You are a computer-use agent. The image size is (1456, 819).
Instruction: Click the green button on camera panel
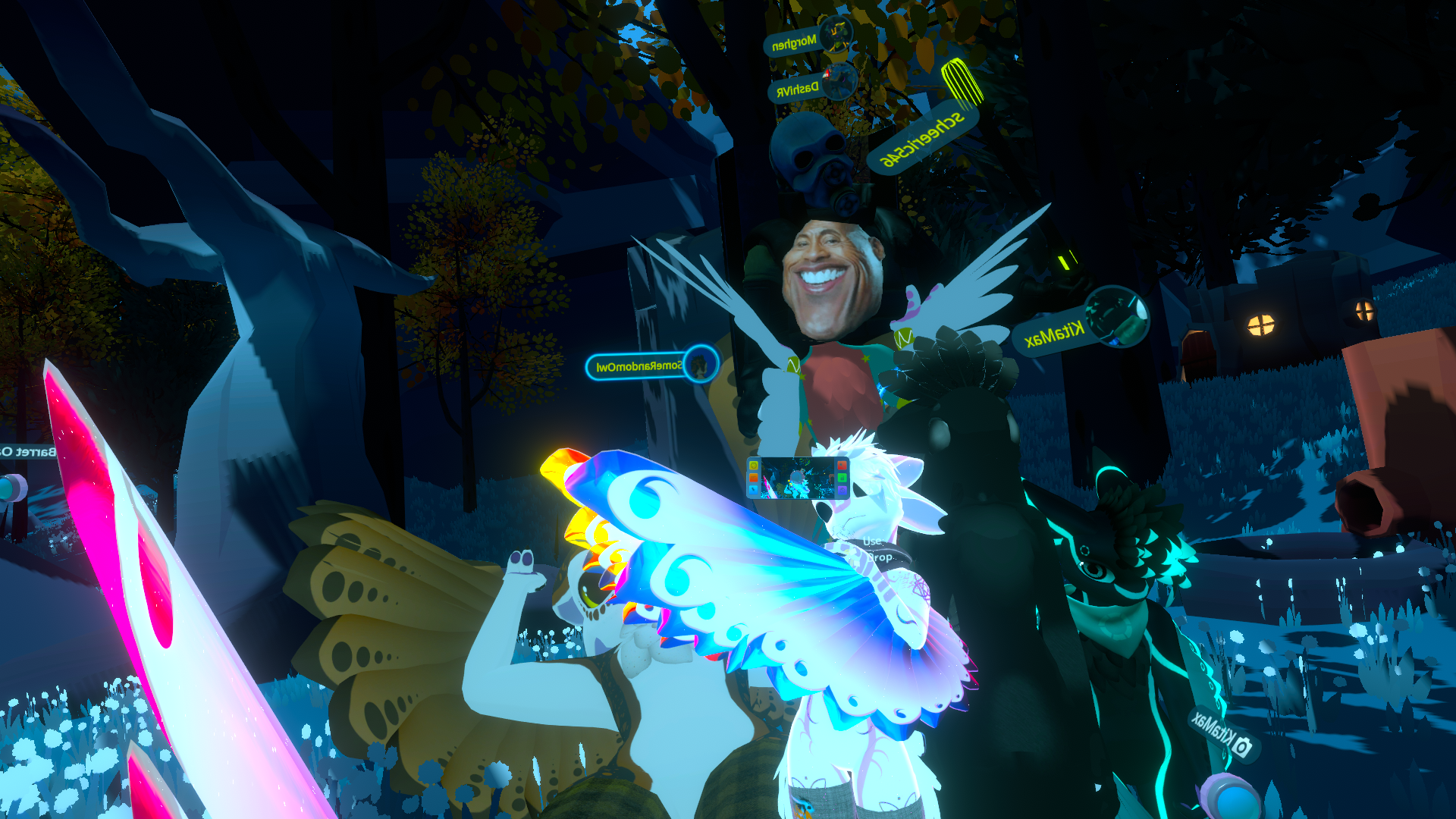(842, 478)
